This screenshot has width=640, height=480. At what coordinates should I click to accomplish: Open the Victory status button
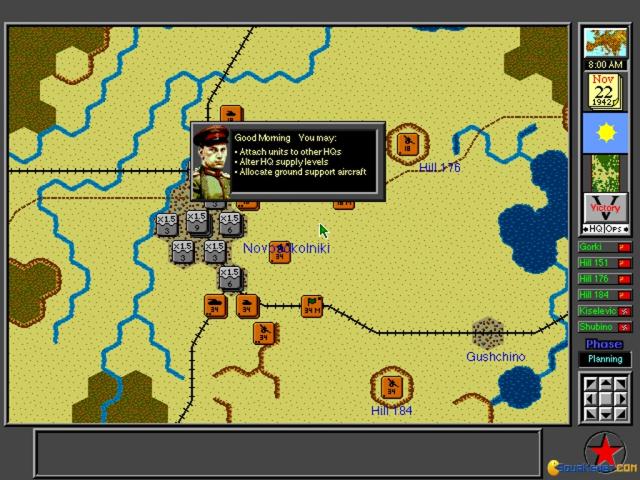[604, 207]
